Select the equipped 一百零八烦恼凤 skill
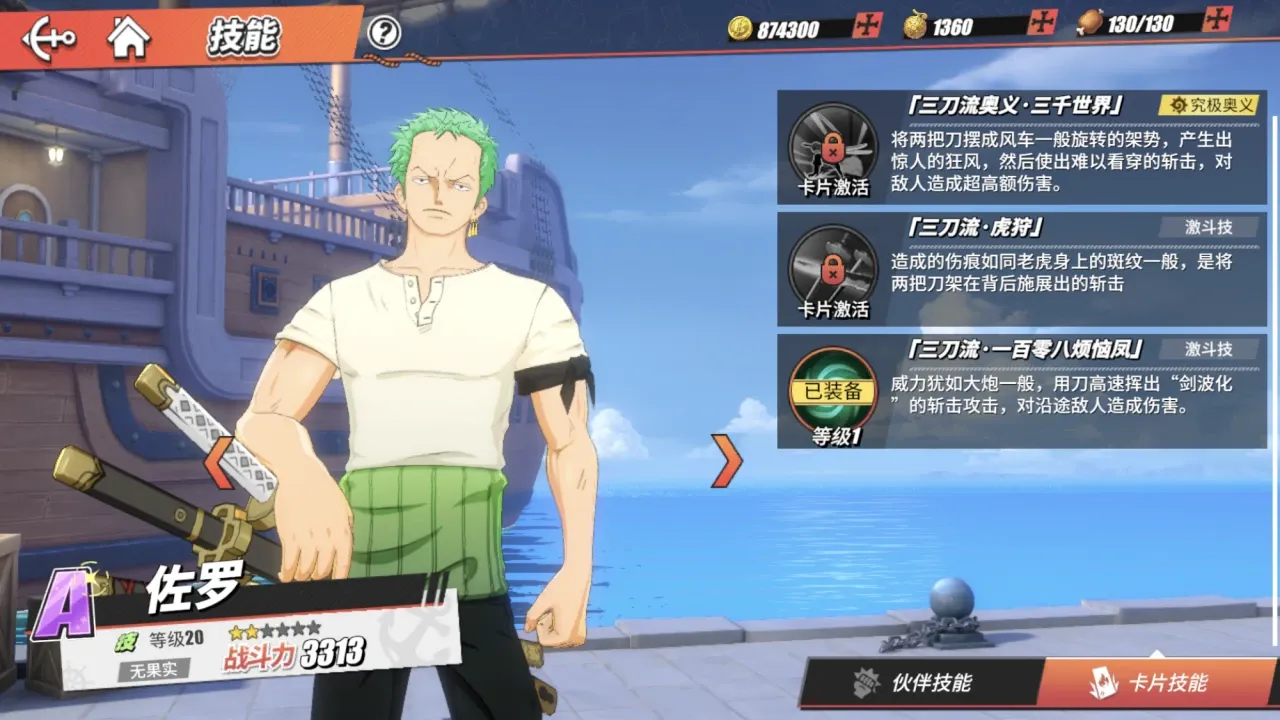 click(x=1021, y=391)
